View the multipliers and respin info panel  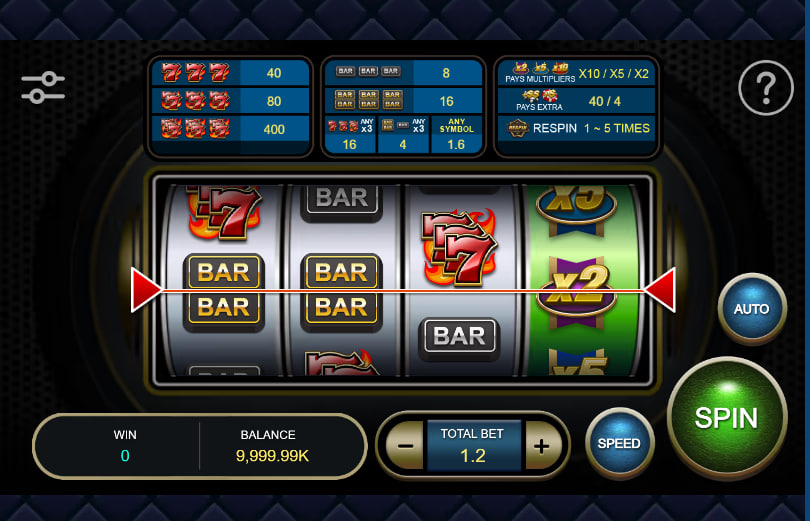pos(577,106)
